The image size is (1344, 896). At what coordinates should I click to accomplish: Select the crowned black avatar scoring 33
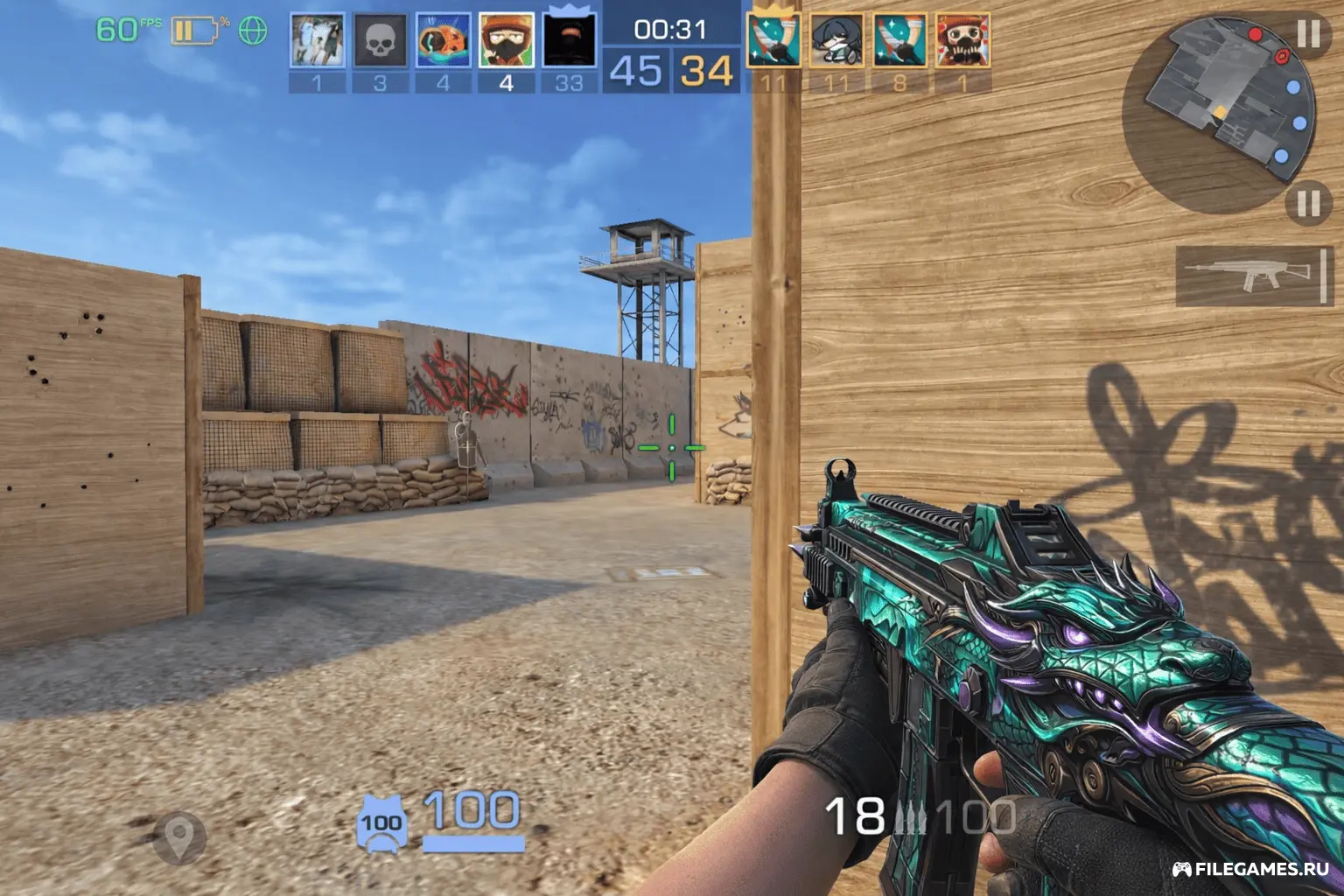[x=569, y=41]
